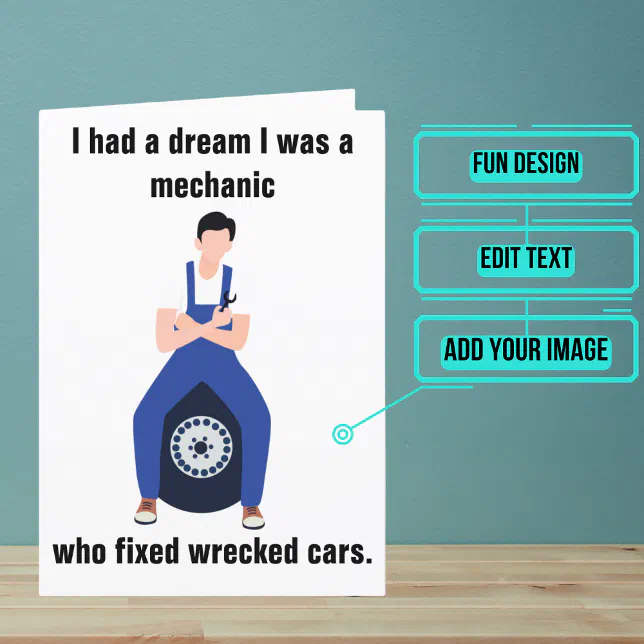The image size is (644, 644).
Task: Click the FUN DESIGN label
Action: [526, 164]
